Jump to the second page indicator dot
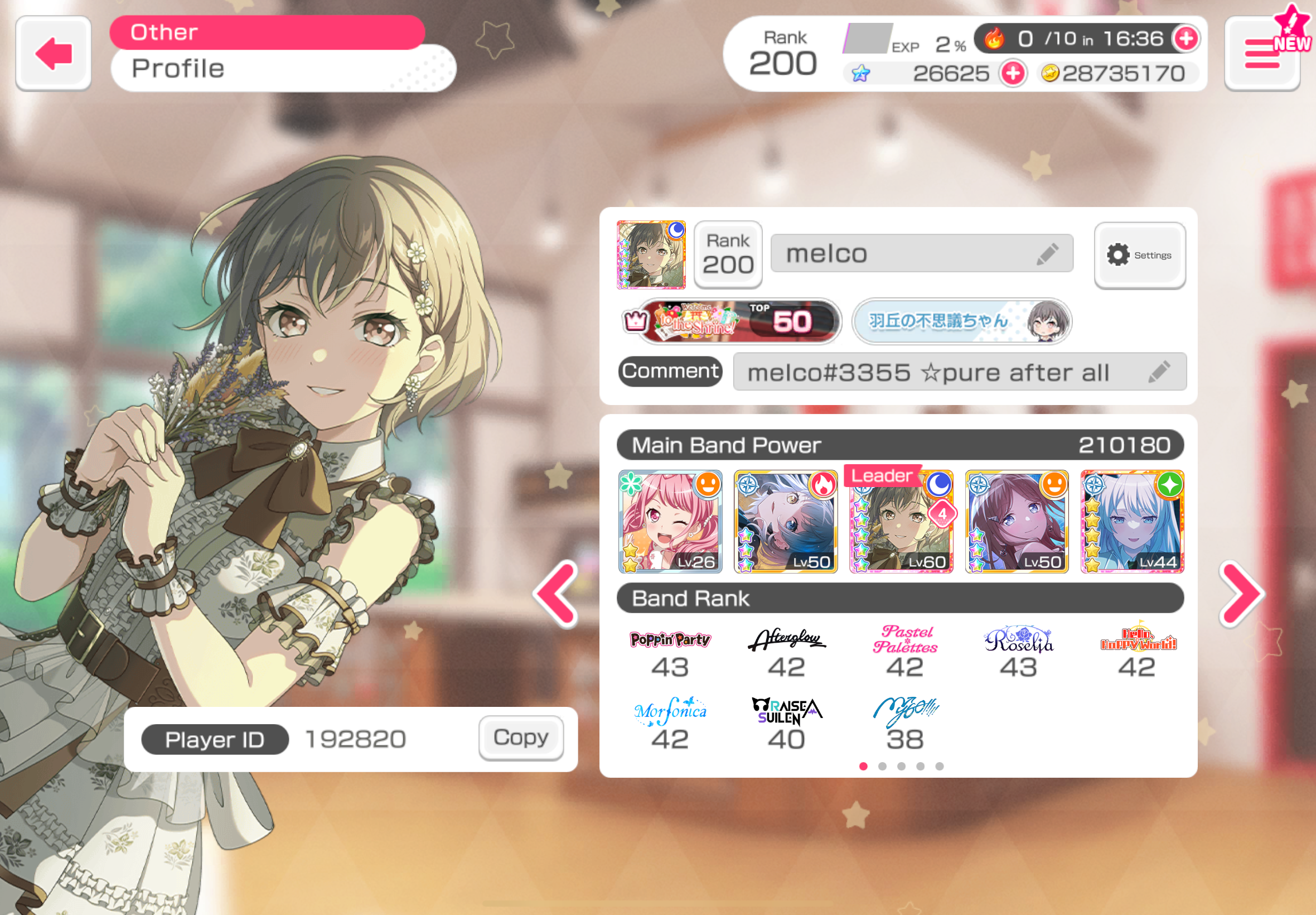 [882, 767]
